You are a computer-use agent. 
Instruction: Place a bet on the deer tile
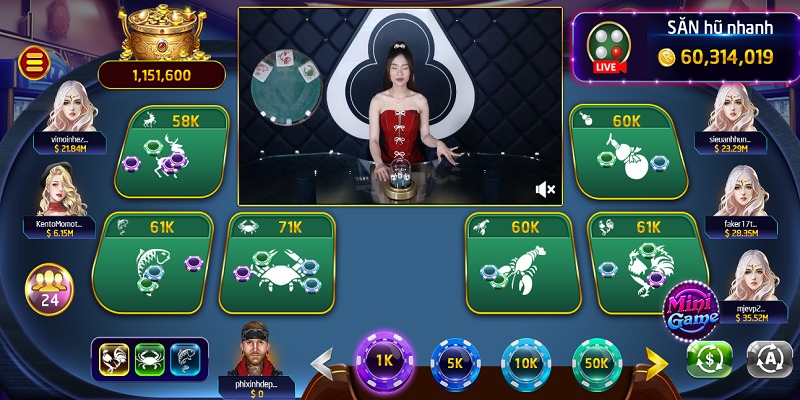[172, 152]
